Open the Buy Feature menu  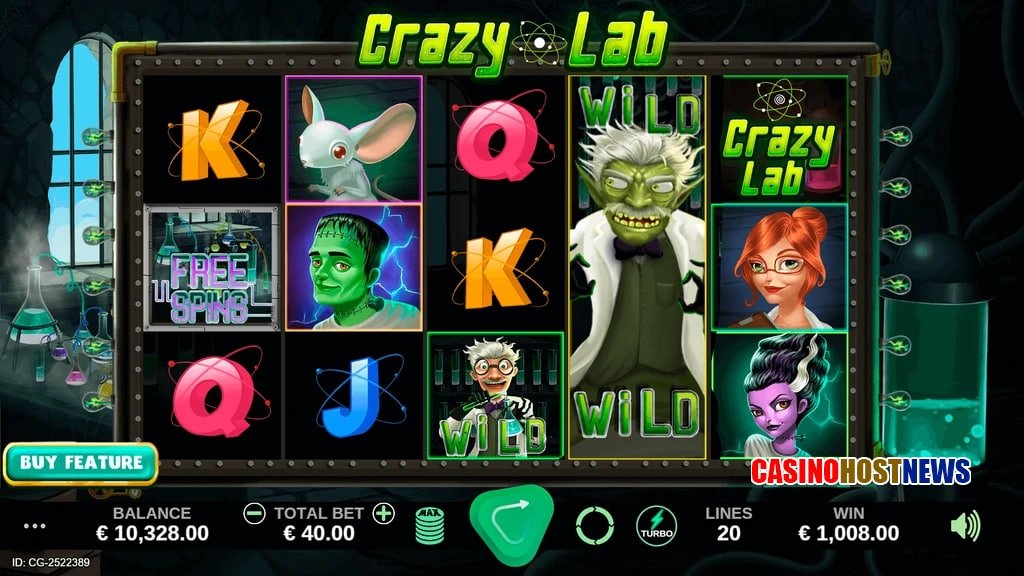coord(81,463)
